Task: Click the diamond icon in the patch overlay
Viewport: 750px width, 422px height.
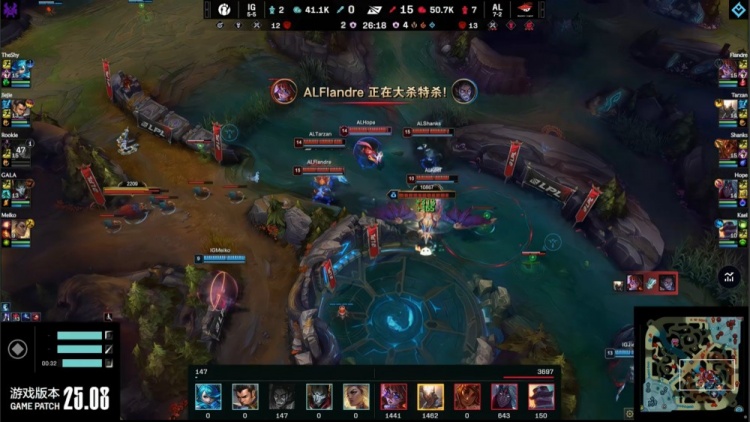Action: pyautogui.click(x=17, y=350)
